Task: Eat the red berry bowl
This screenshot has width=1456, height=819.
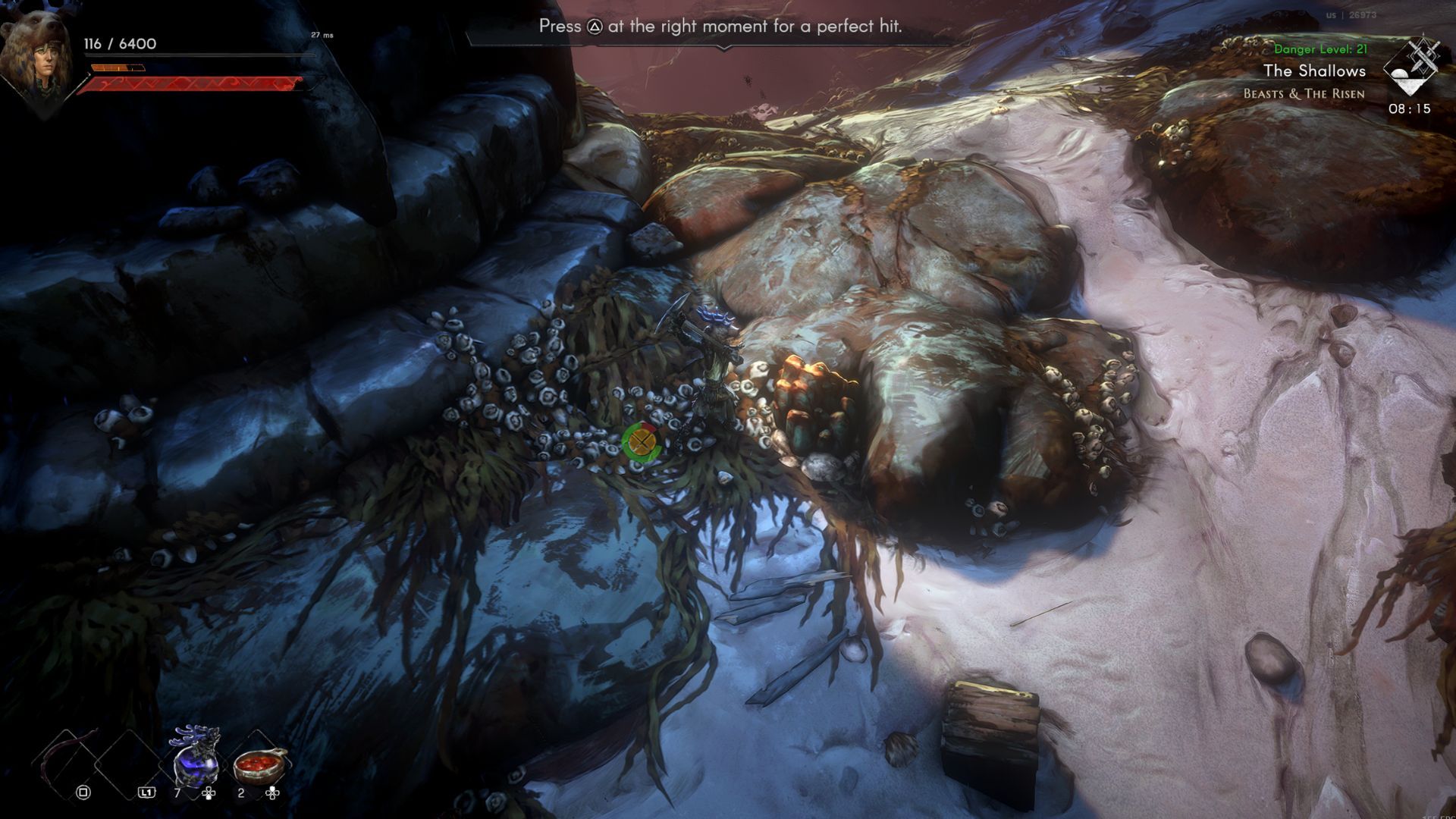Action: click(260, 764)
